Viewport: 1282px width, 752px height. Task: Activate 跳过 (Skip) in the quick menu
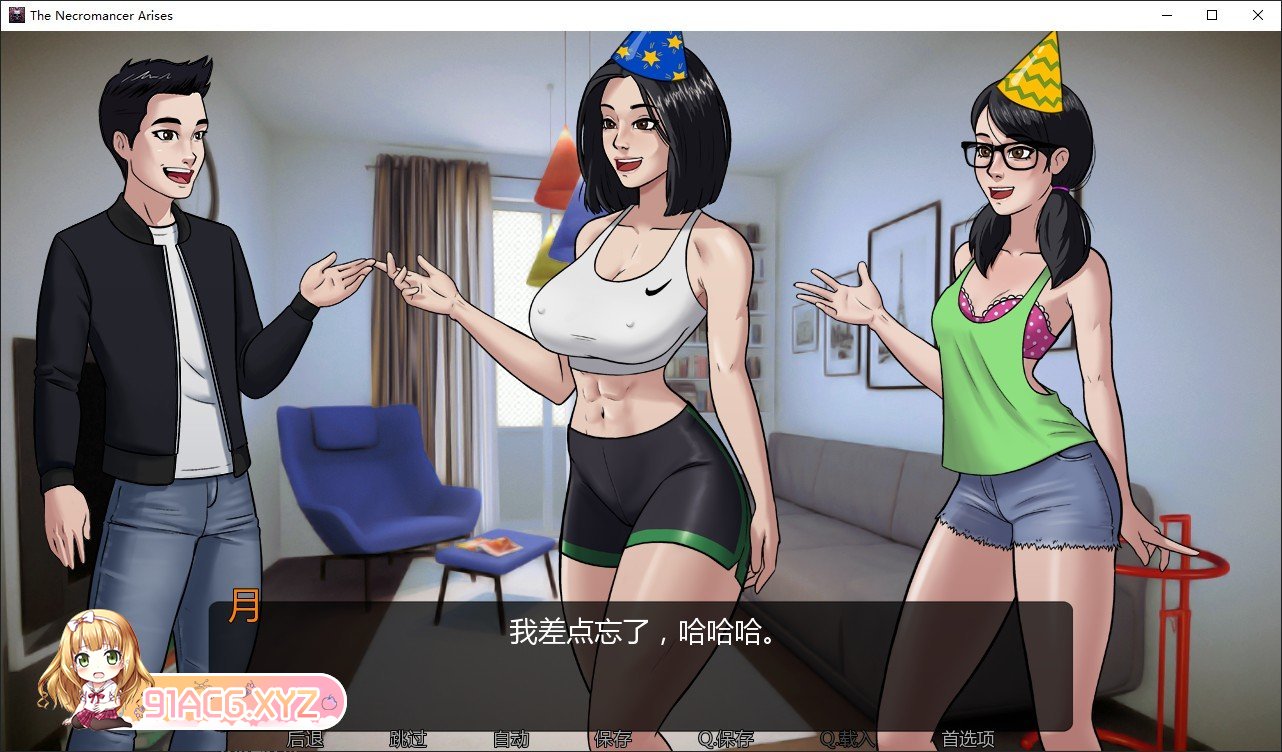click(408, 740)
